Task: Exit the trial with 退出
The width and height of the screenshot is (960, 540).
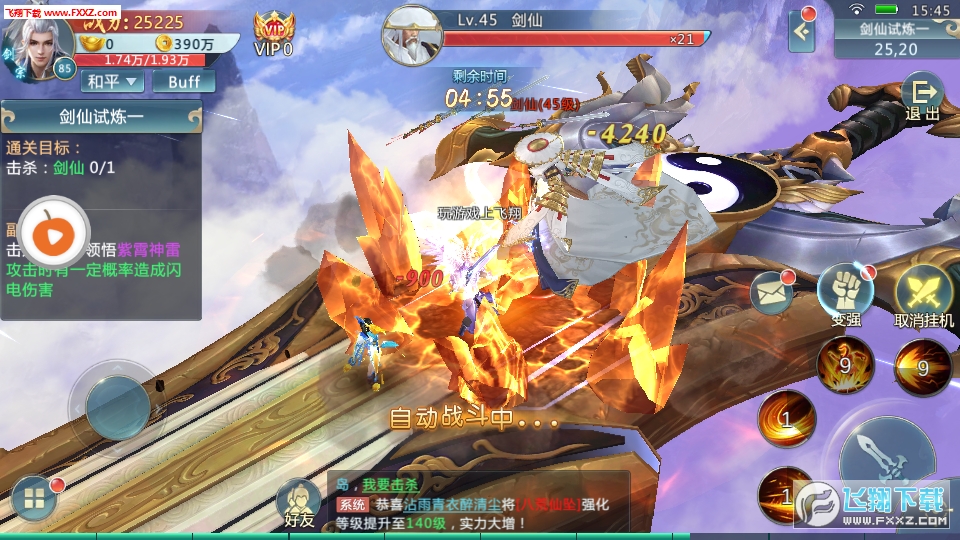Action: (x=921, y=98)
